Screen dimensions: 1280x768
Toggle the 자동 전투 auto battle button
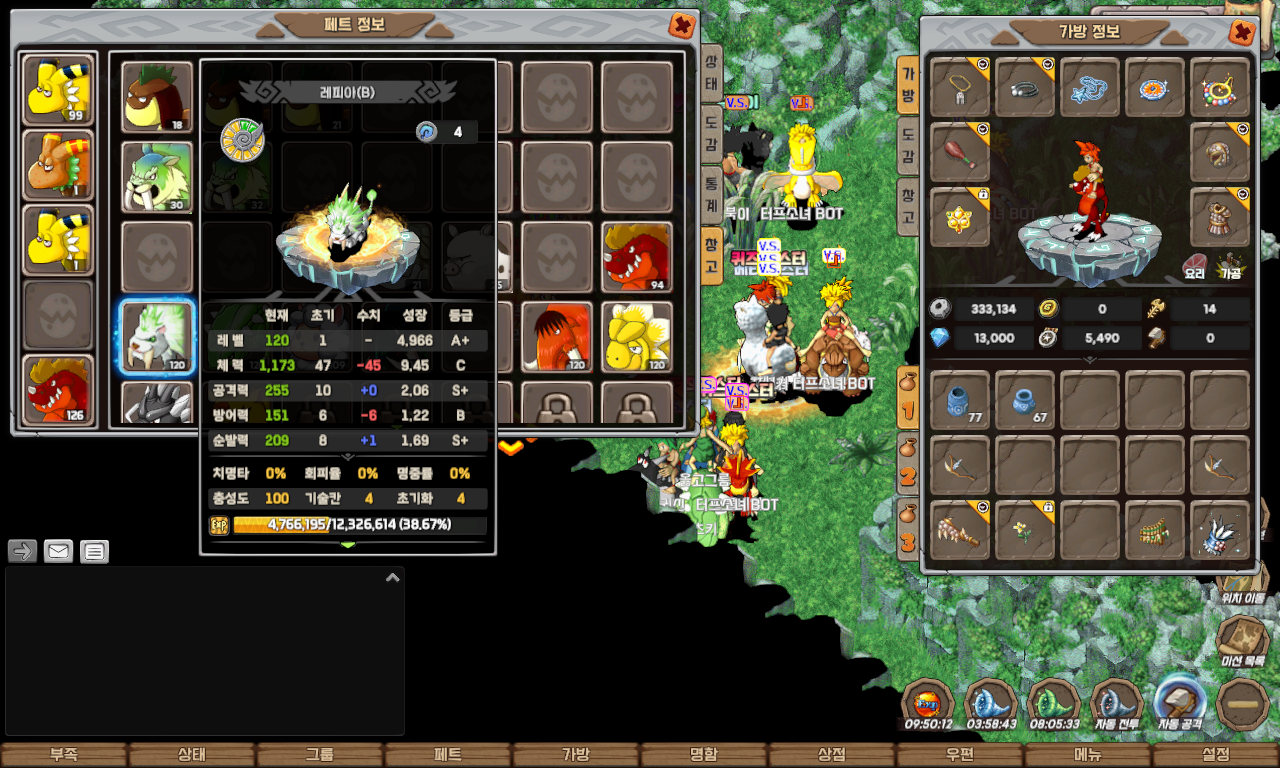click(1116, 705)
